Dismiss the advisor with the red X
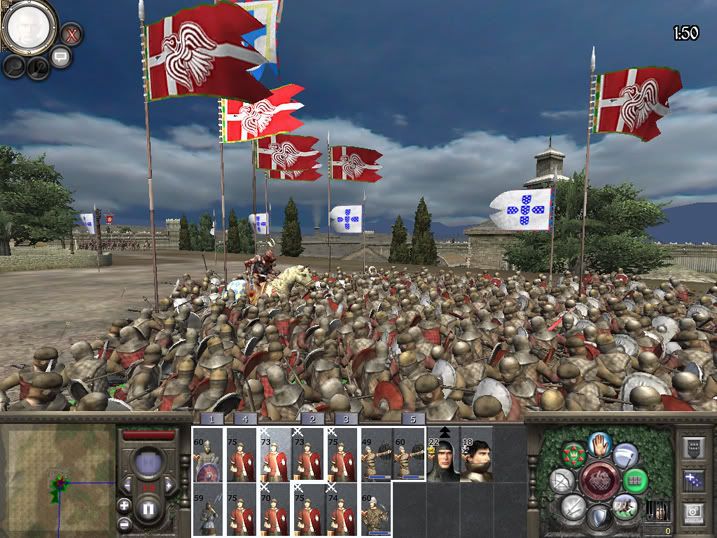 tap(72, 33)
